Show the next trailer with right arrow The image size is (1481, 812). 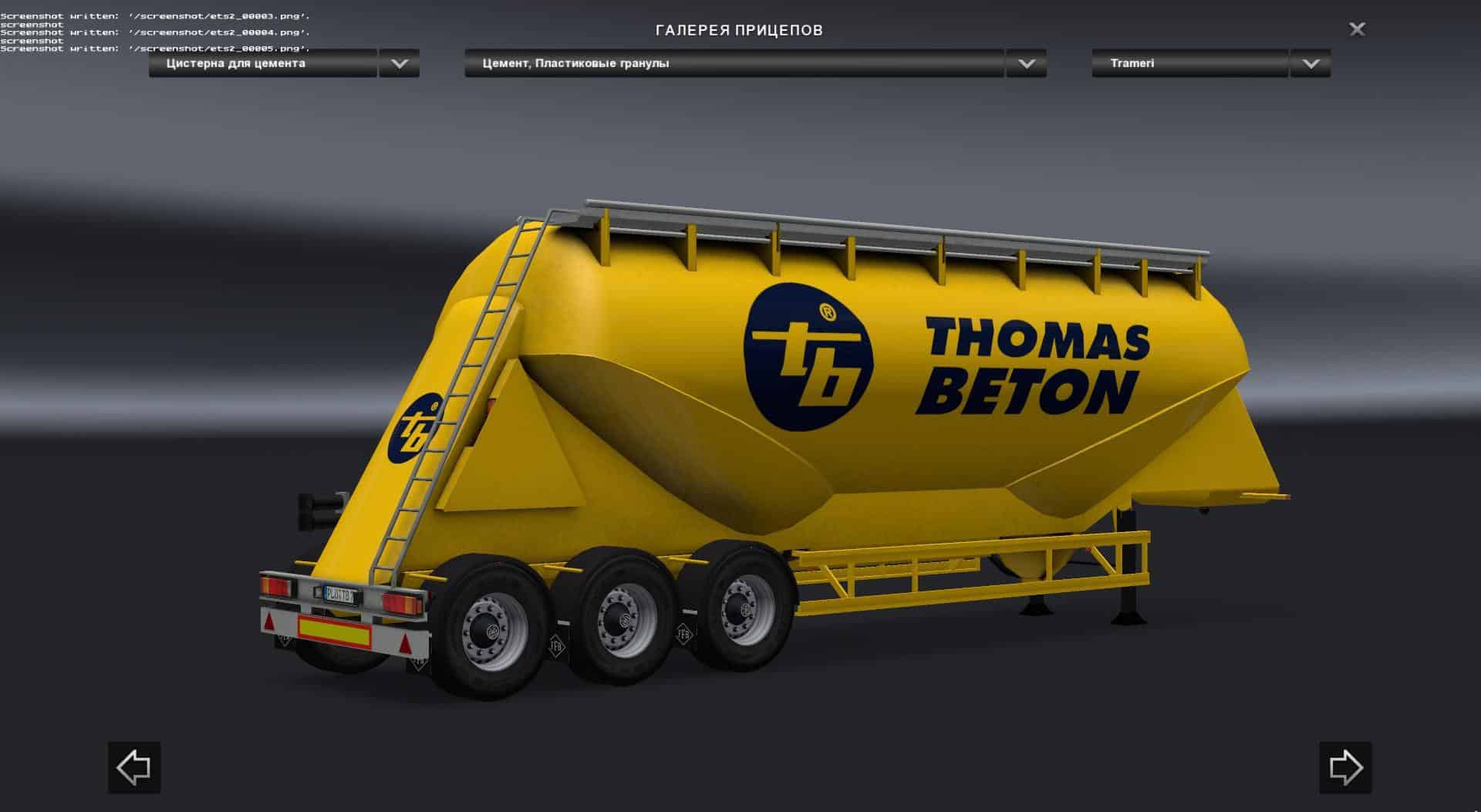click(x=1345, y=767)
